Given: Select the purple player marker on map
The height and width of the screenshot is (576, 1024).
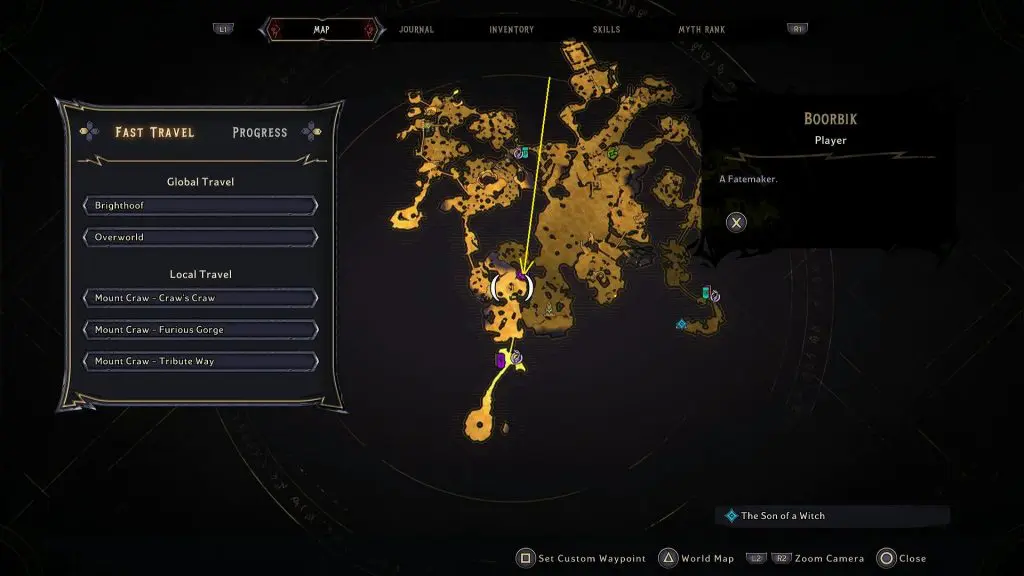Looking at the screenshot, I should (521, 278).
